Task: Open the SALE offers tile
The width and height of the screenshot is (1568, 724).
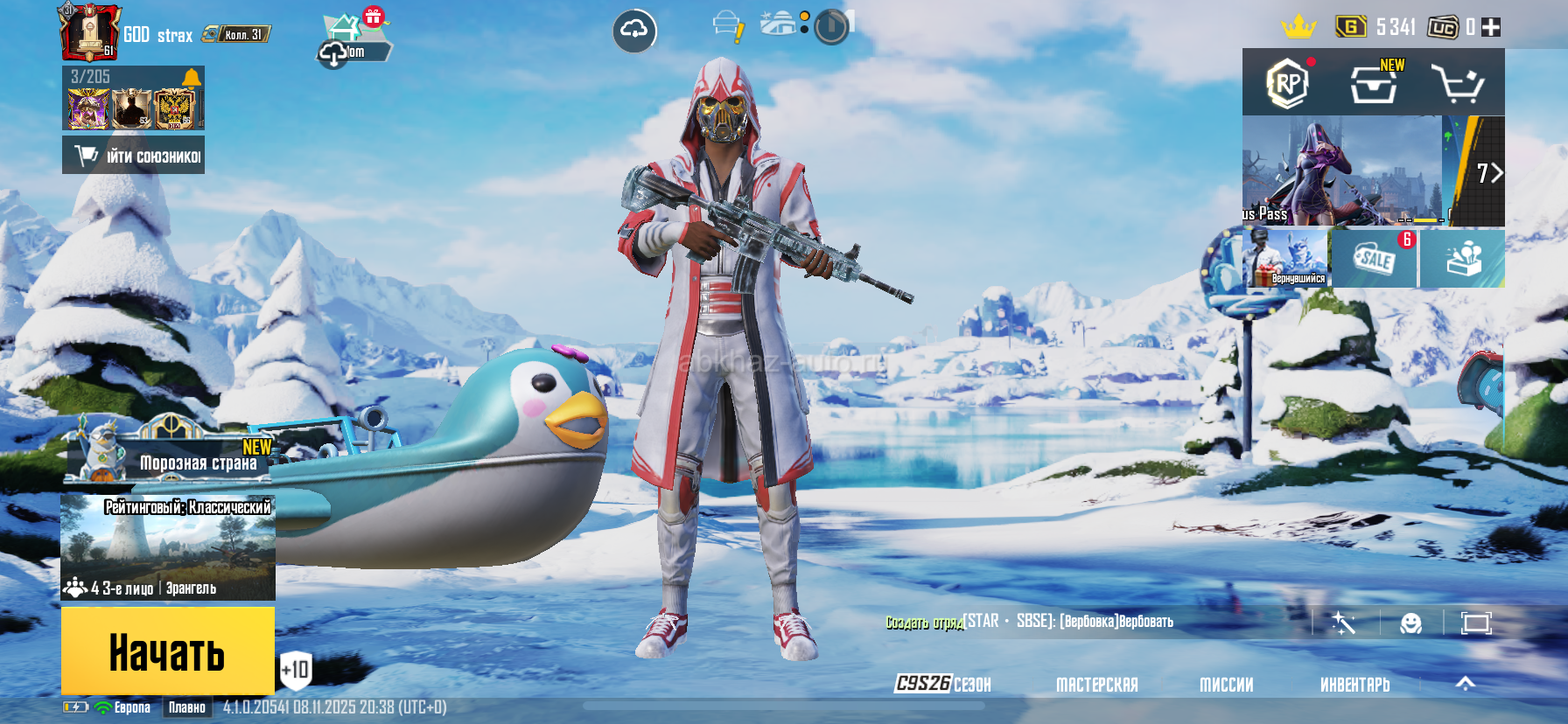Action: (x=1374, y=259)
